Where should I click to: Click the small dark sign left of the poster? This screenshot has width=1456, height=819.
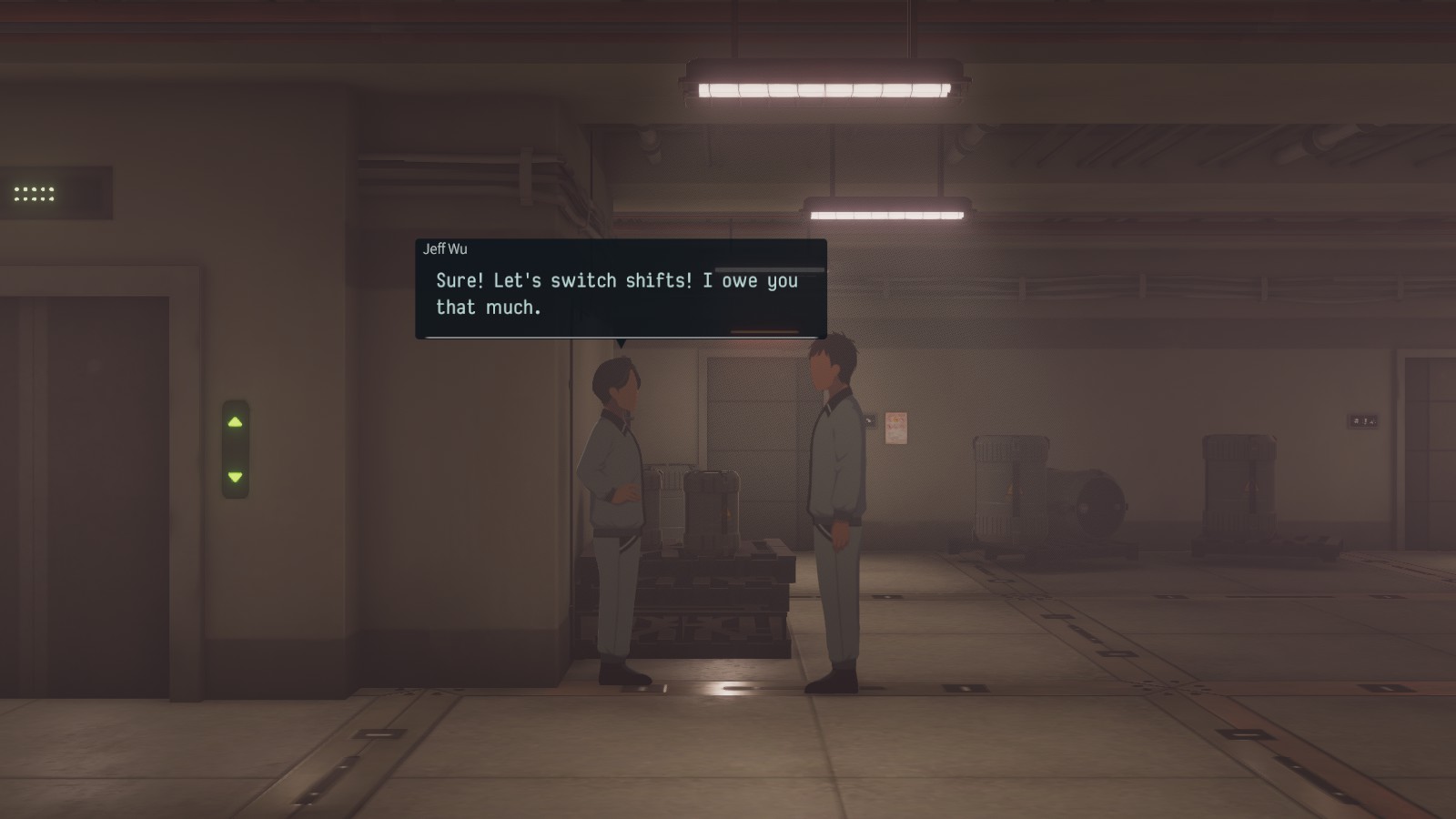872,420
